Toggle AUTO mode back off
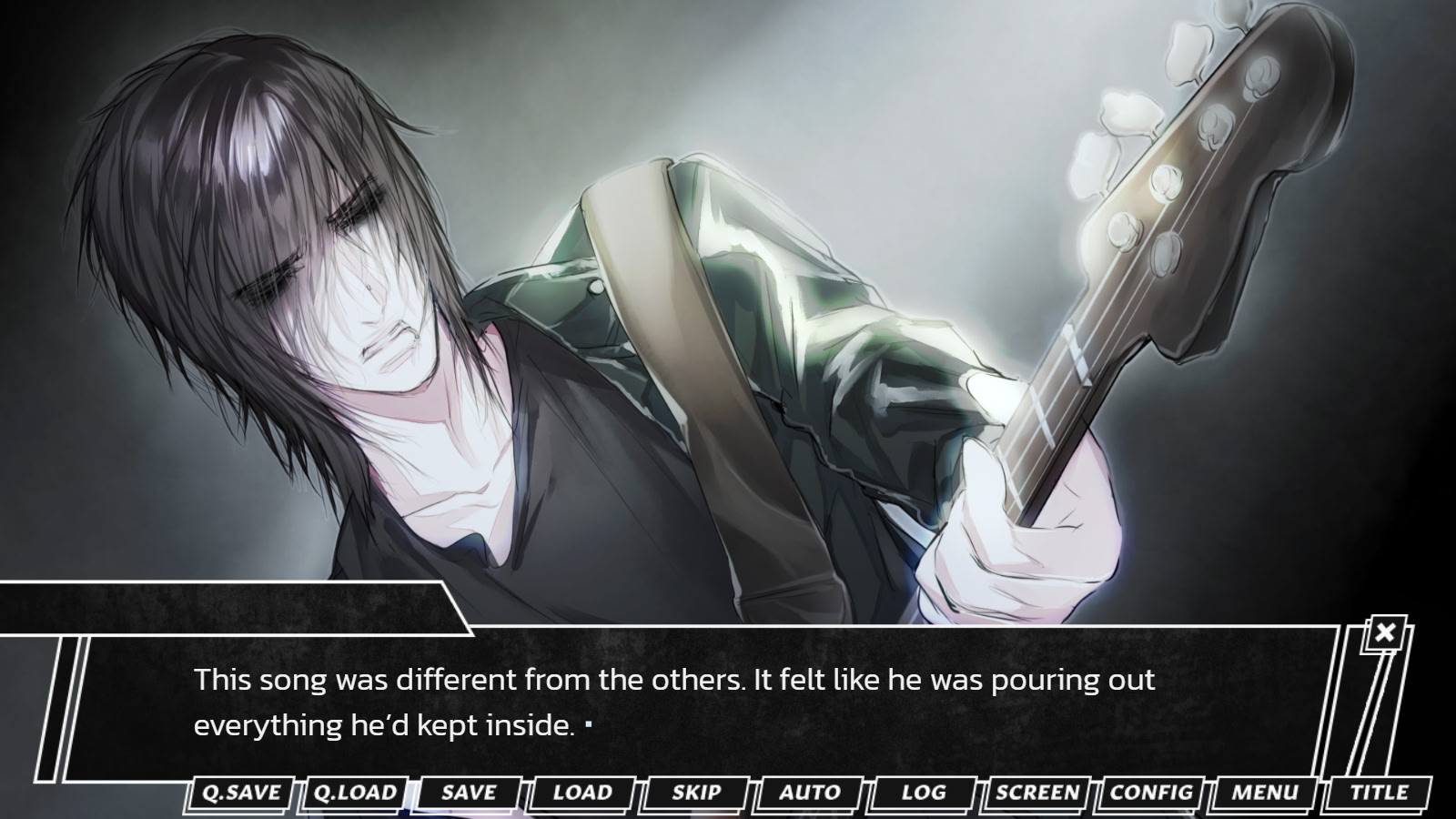 [809, 793]
